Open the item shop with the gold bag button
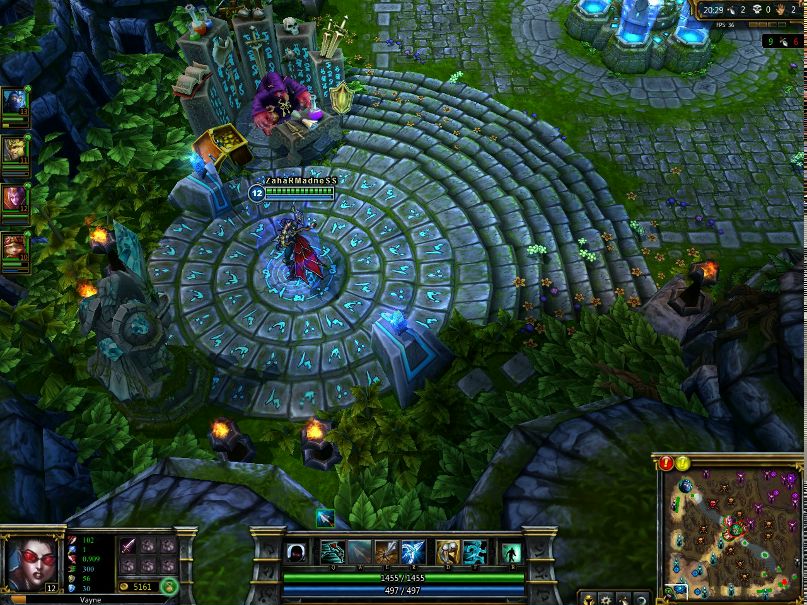This screenshot has height=605, width=807. (169, 586)
